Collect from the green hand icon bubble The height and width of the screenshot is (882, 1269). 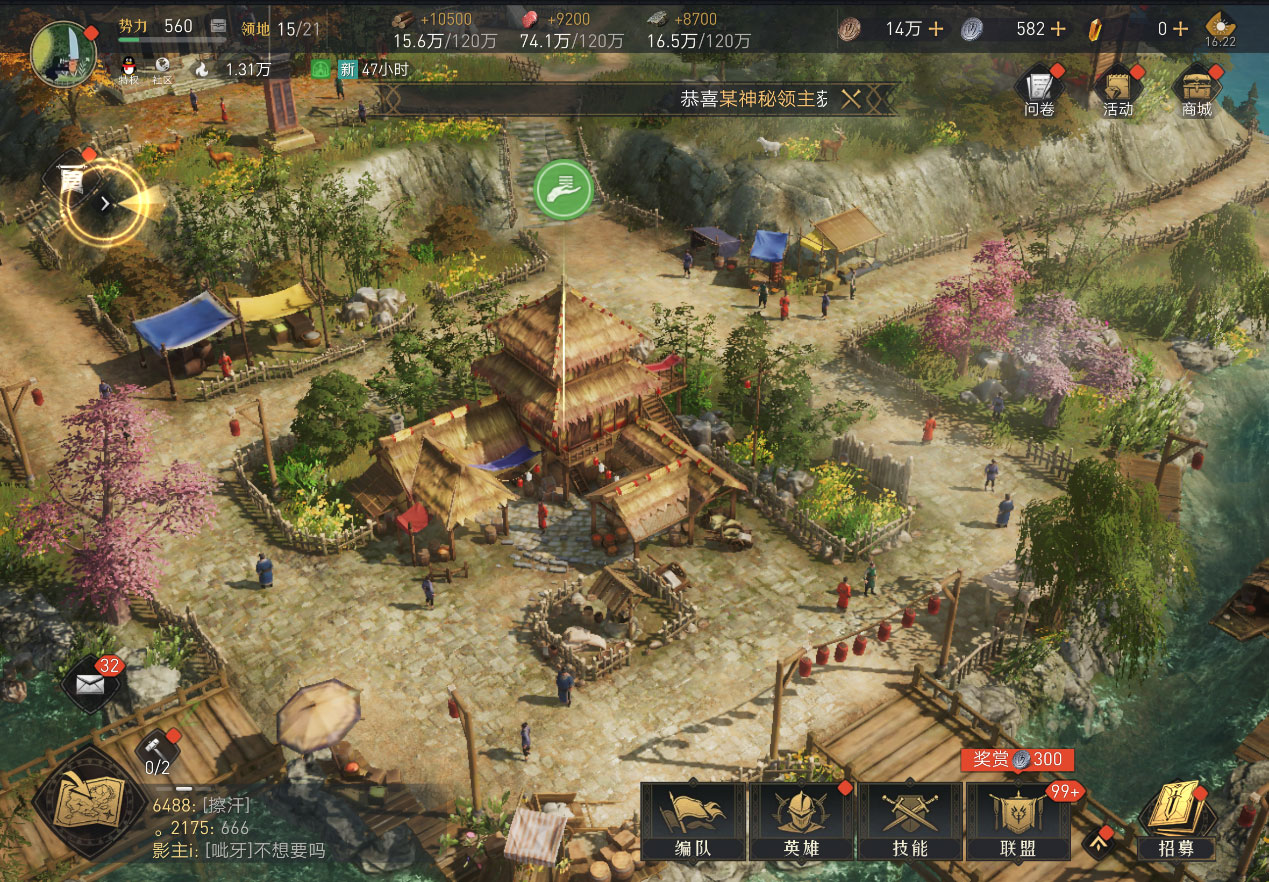point(564,188)
